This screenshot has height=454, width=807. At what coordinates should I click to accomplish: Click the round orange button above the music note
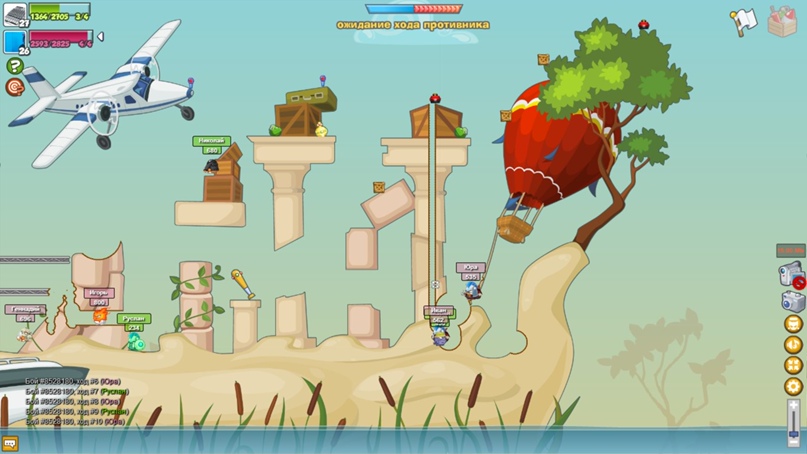point(794,324)
